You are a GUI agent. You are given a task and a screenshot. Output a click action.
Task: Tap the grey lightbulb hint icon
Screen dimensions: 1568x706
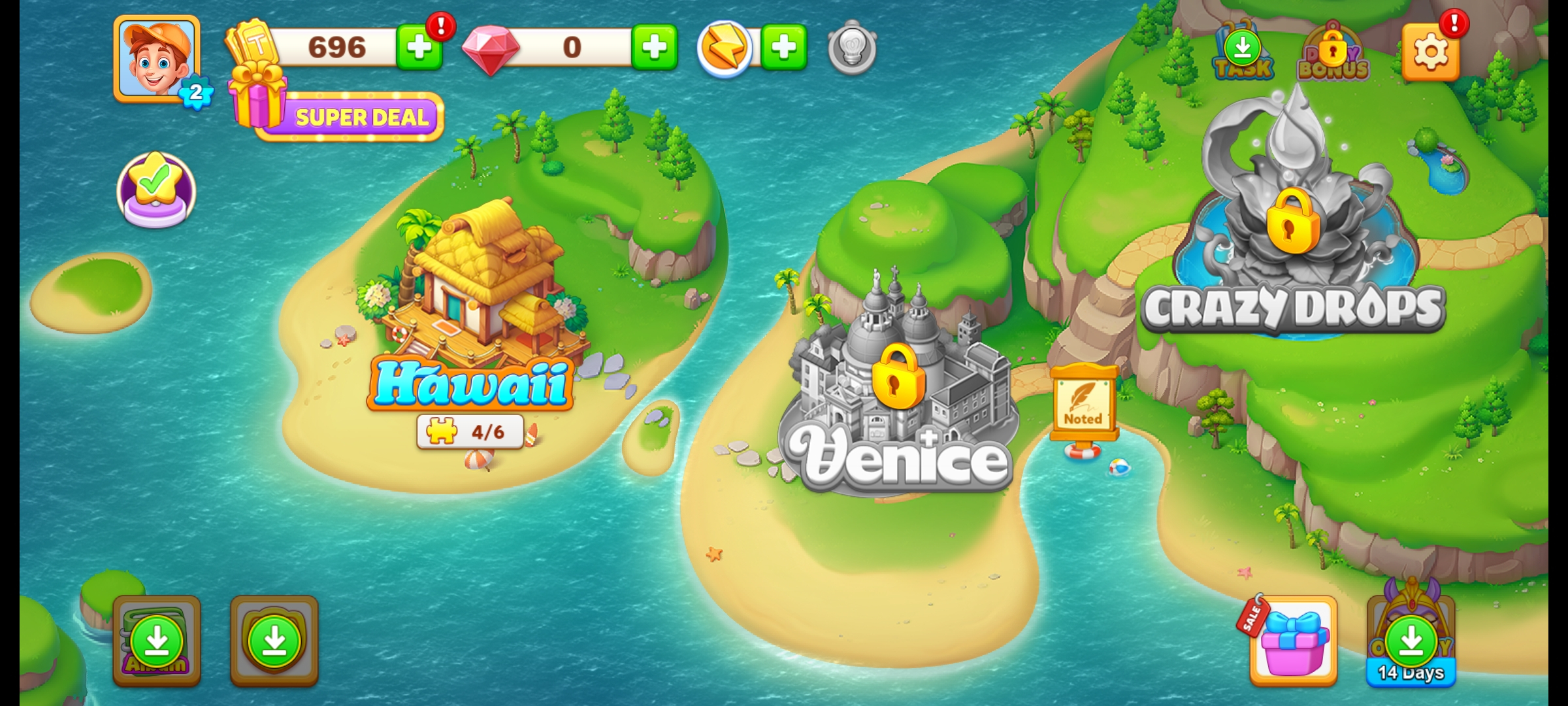coord(852,47)
